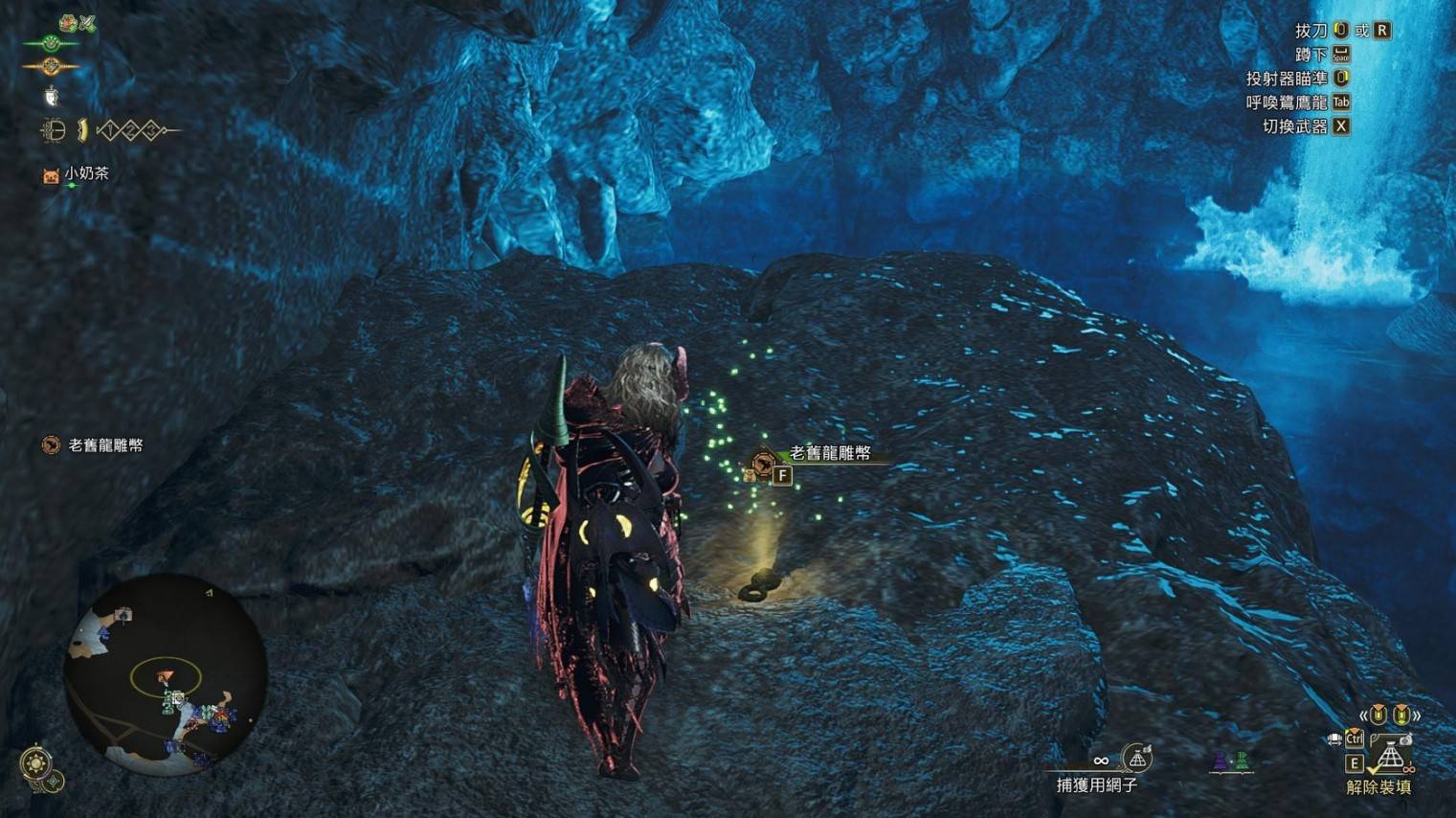Click the white quiver icon
The width and height of the screenshot is (1456, 818).
51,96
